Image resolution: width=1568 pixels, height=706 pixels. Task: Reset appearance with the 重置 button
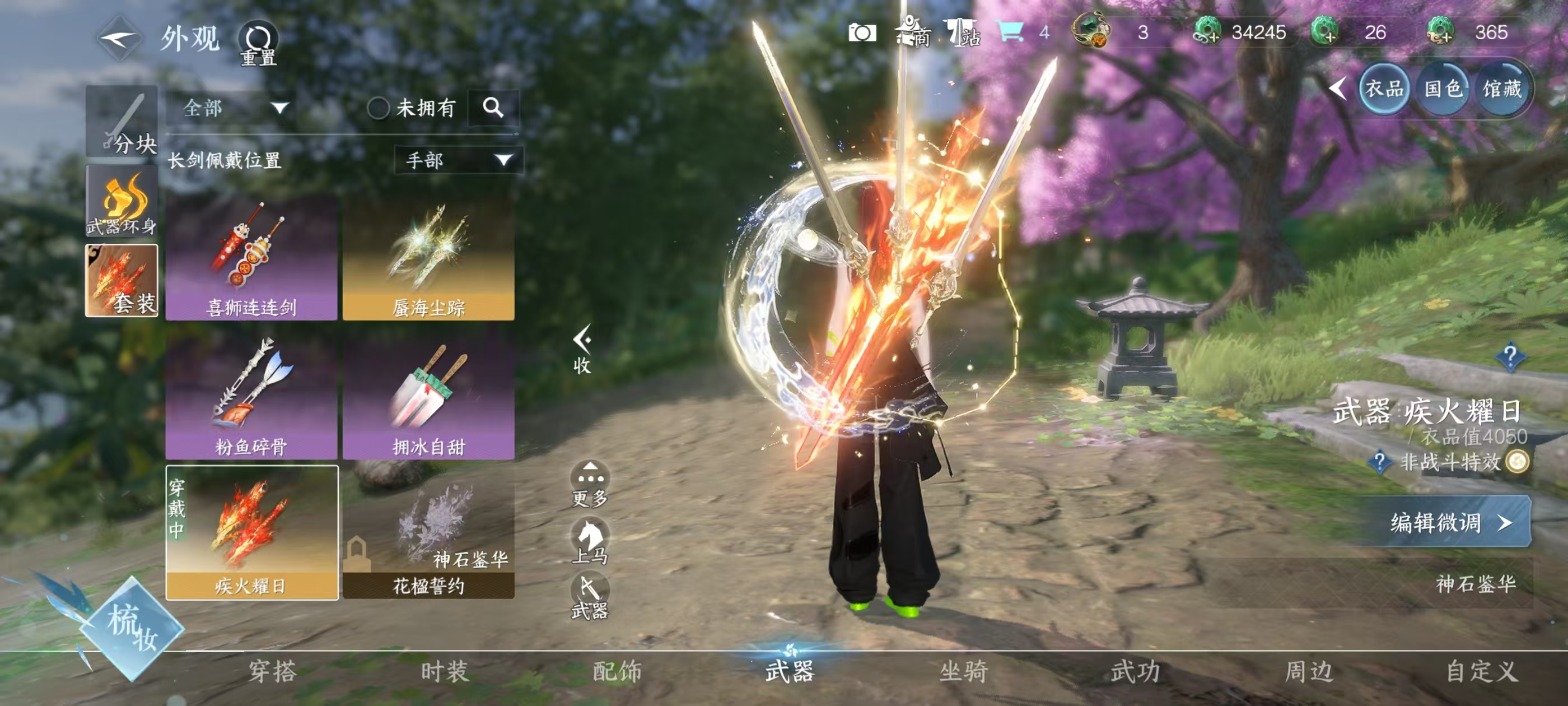[x=258, y=43]
